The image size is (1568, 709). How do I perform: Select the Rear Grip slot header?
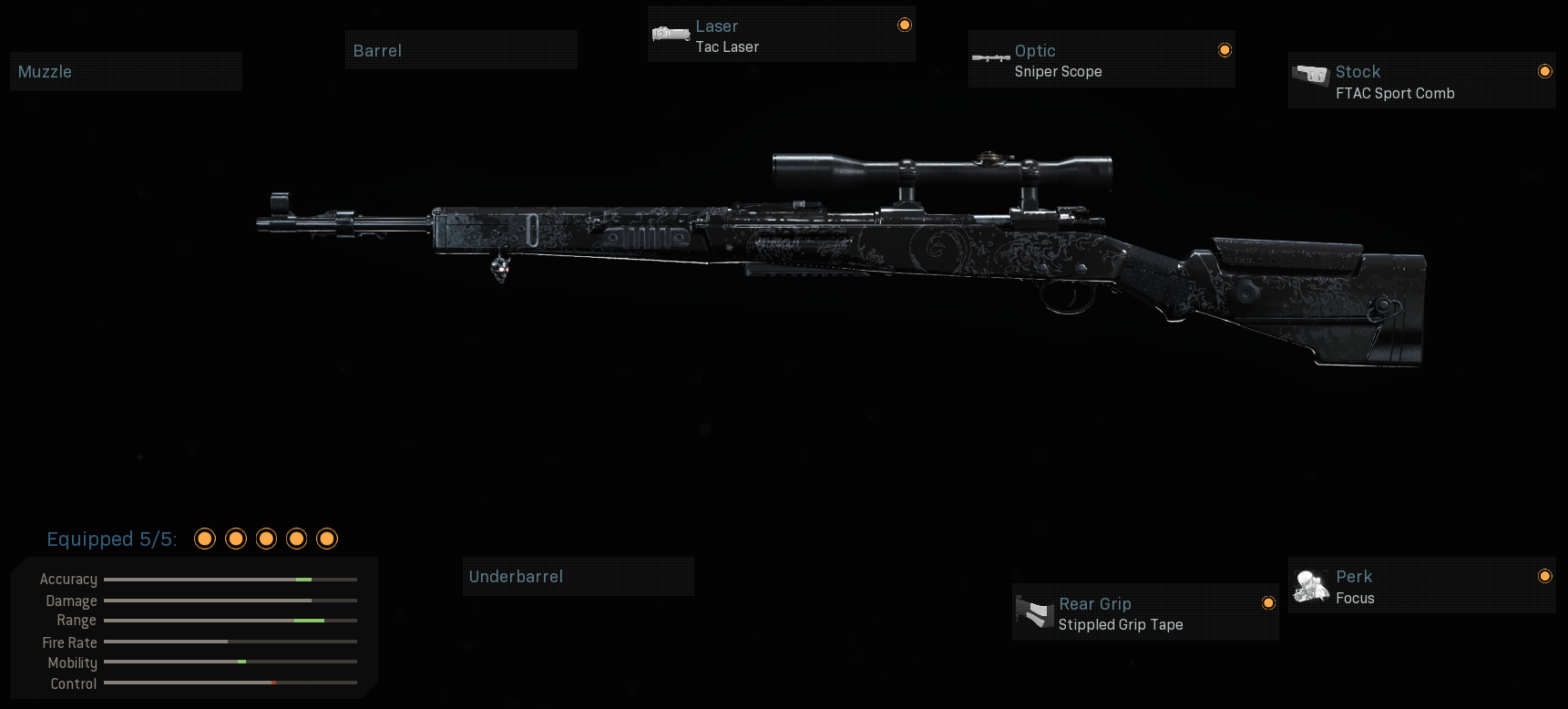1094,603
